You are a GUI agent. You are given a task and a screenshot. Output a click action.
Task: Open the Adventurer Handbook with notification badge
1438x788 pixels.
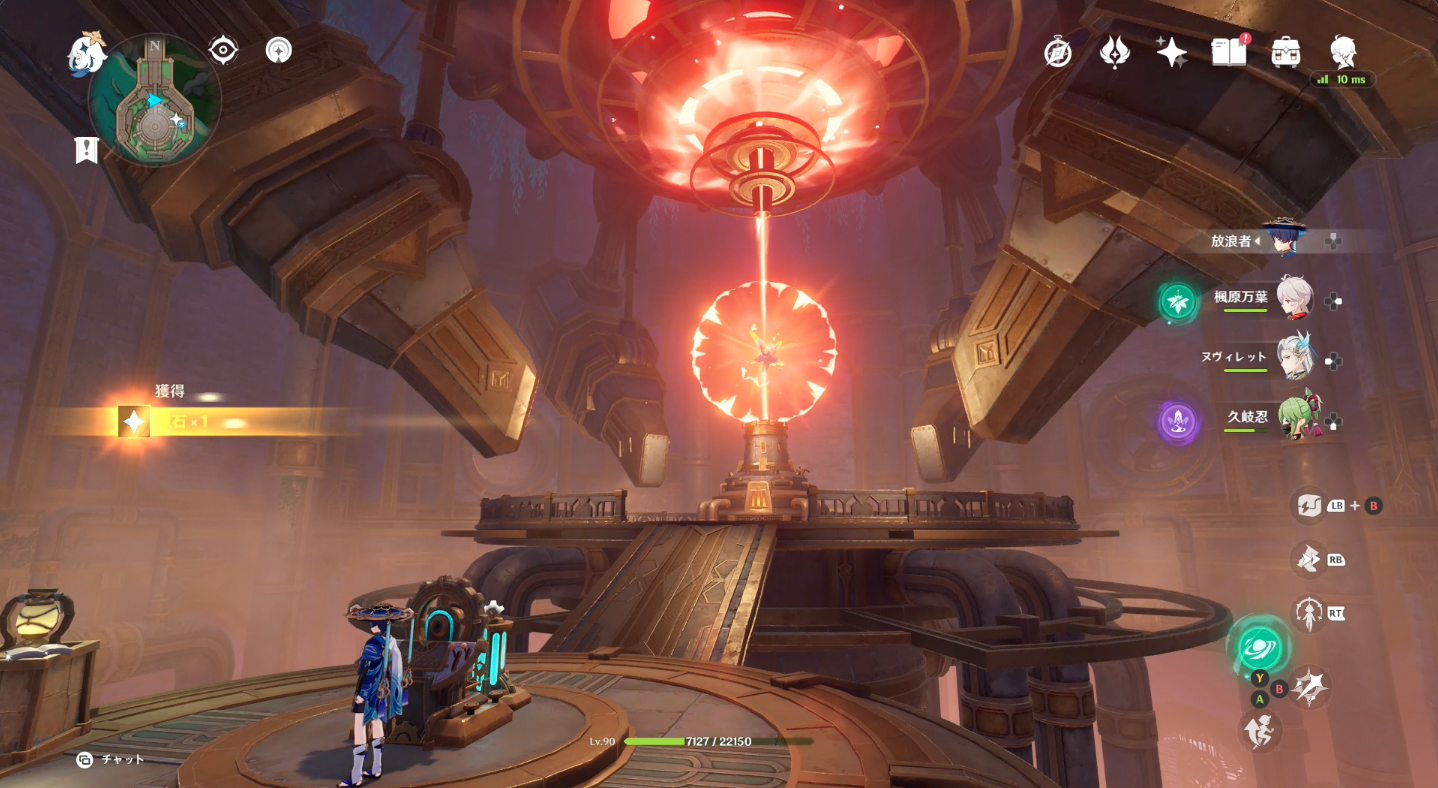click(x=1227, y=52)
